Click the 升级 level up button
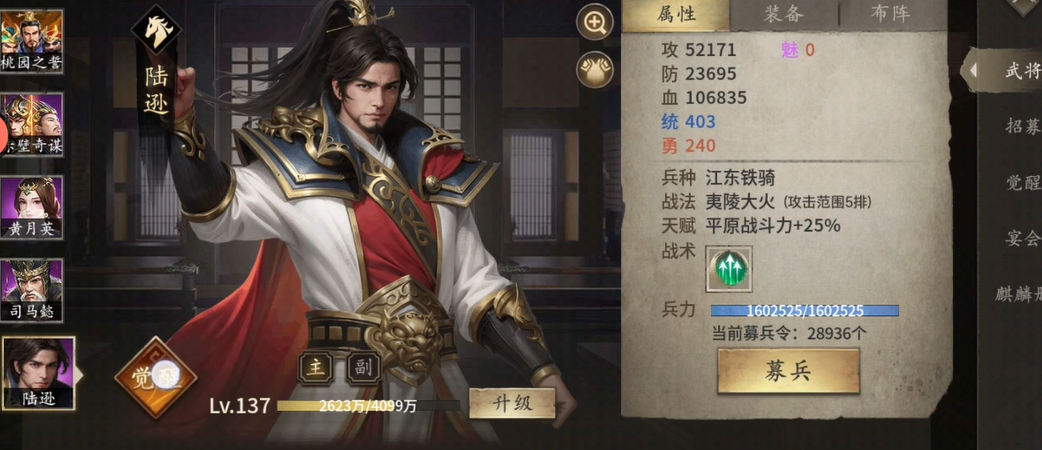1042x450 pixels. pos(512,404)
